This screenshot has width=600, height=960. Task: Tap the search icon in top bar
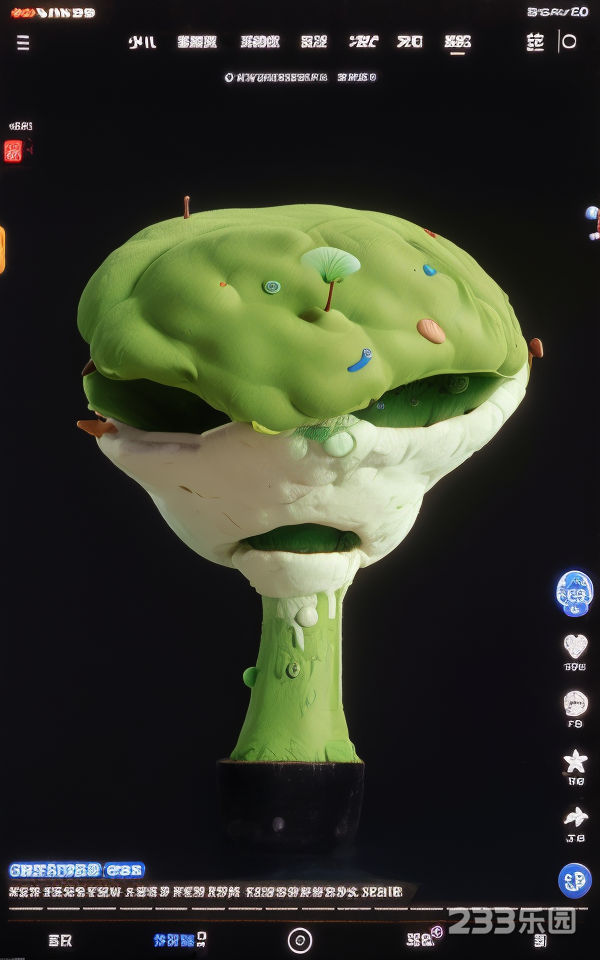[x=568, y=42]
